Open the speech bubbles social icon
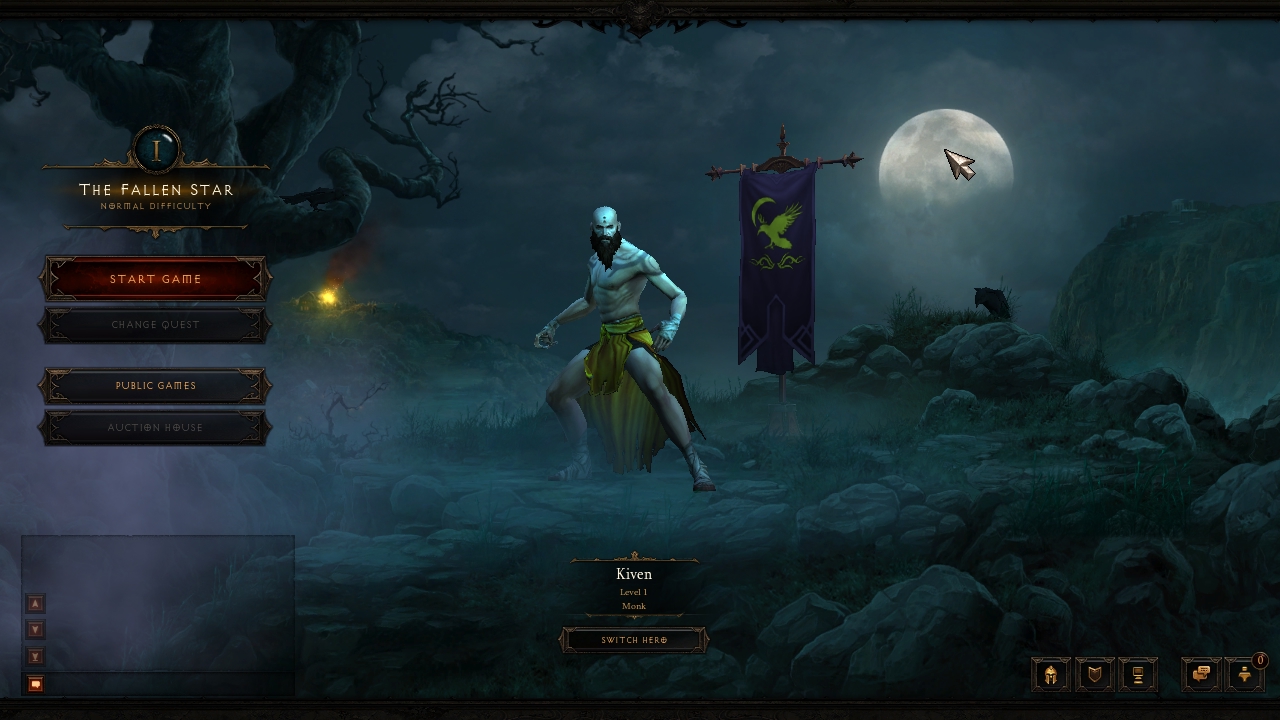1280x720 pixels. pos(1202,675)
